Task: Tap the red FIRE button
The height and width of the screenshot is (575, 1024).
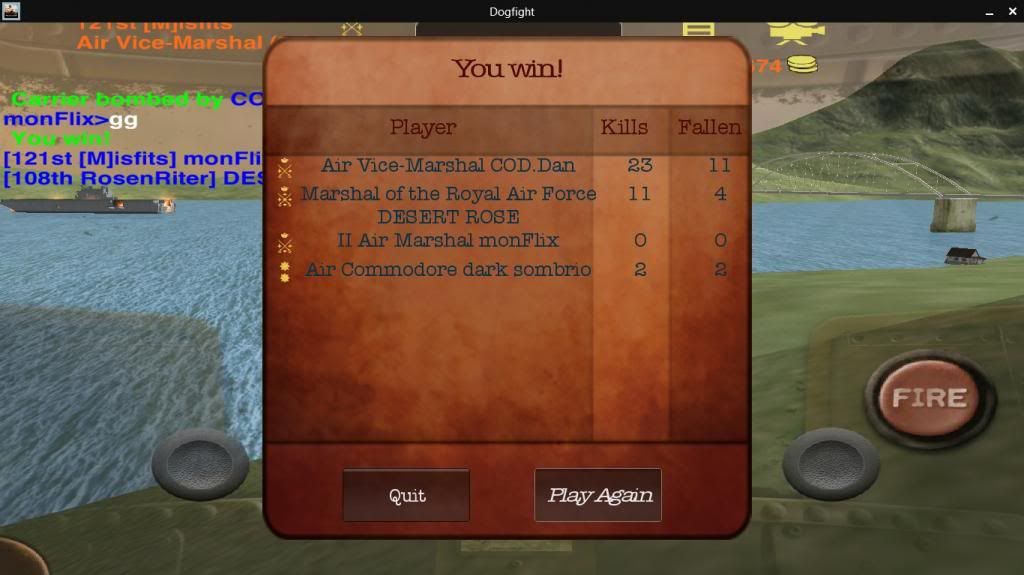Action: (x=929, y=398)
